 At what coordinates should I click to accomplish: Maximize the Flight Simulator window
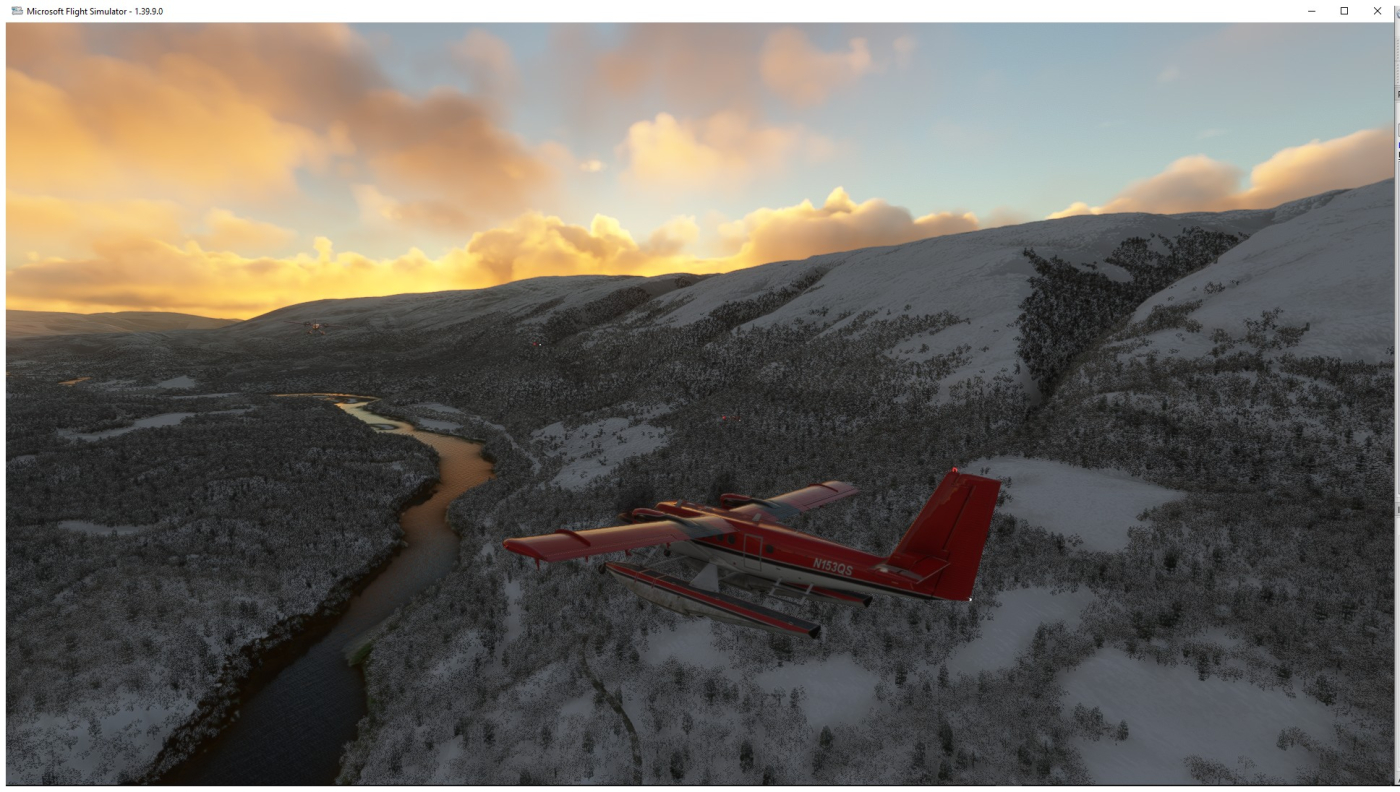1344,11
